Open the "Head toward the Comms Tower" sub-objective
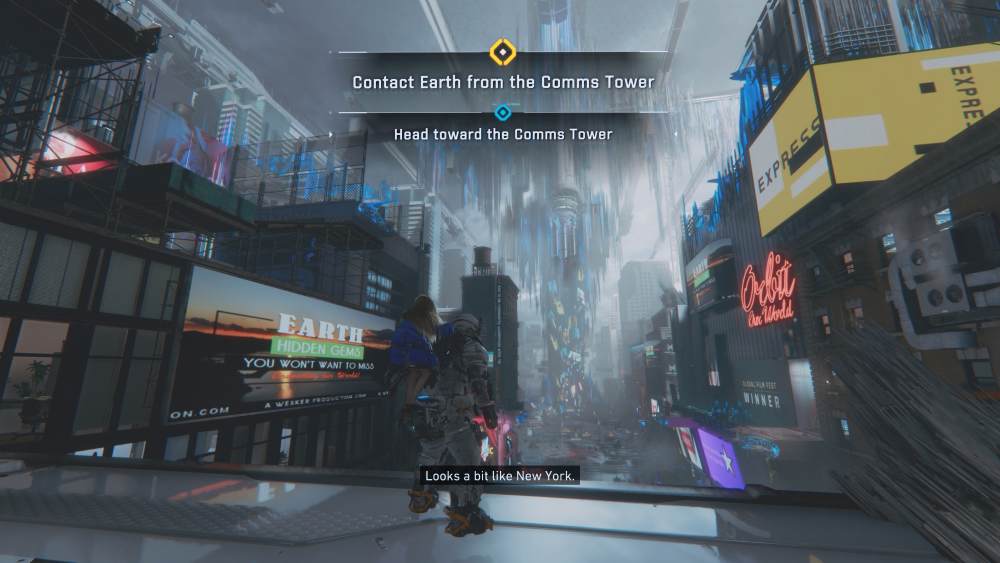 tap(503, 133)
